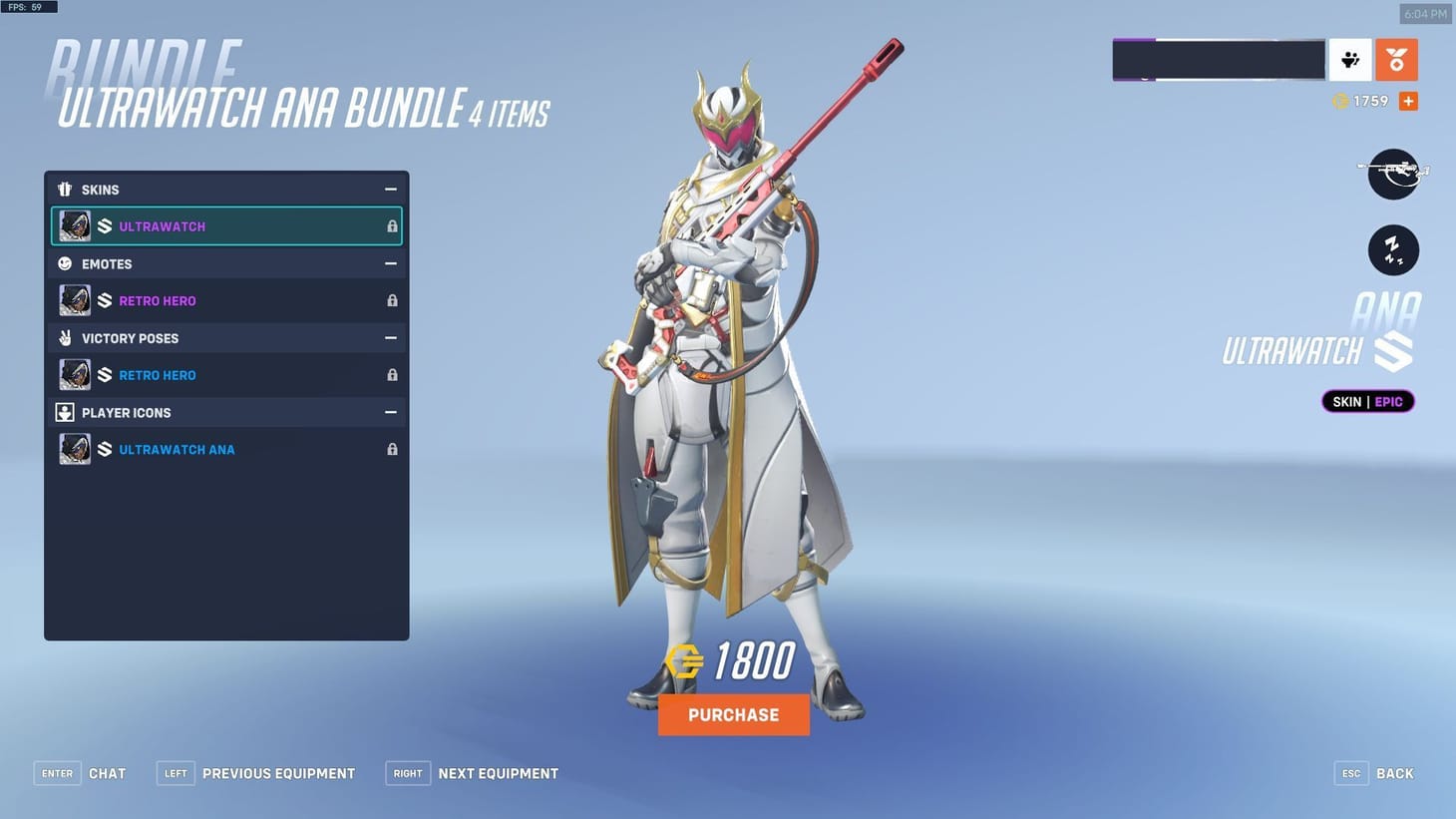
Task: Click the Sleep Dart ability icon
Action: (x=1393, y=249)
